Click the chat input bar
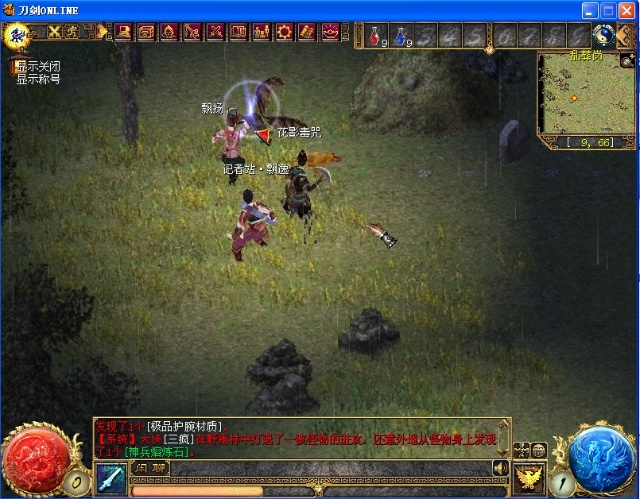The width and height of the screenshot is (640, 499). pyautogui.click(x=330, y=468)
